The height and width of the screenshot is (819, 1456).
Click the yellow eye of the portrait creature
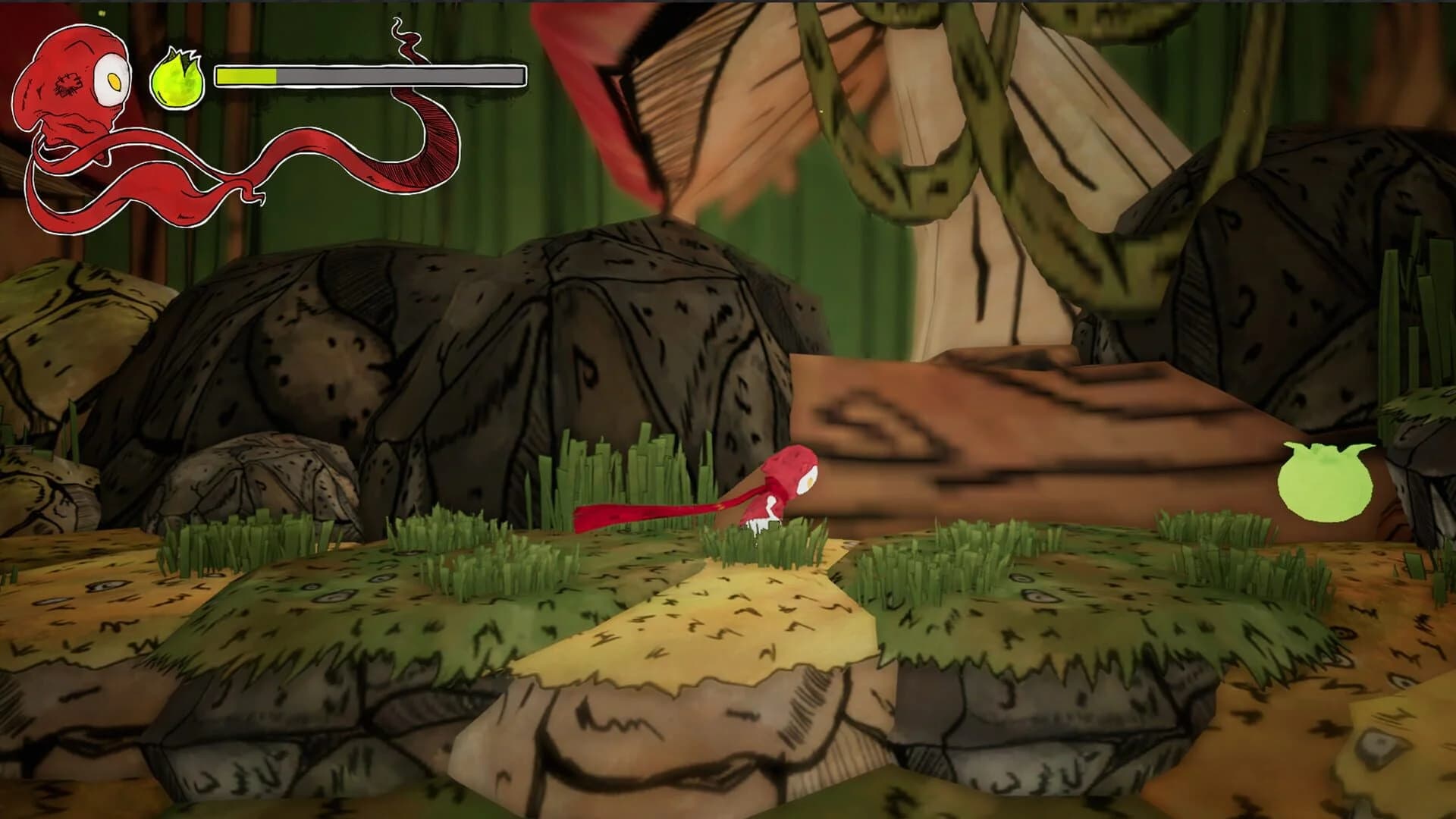coord(115,81)
